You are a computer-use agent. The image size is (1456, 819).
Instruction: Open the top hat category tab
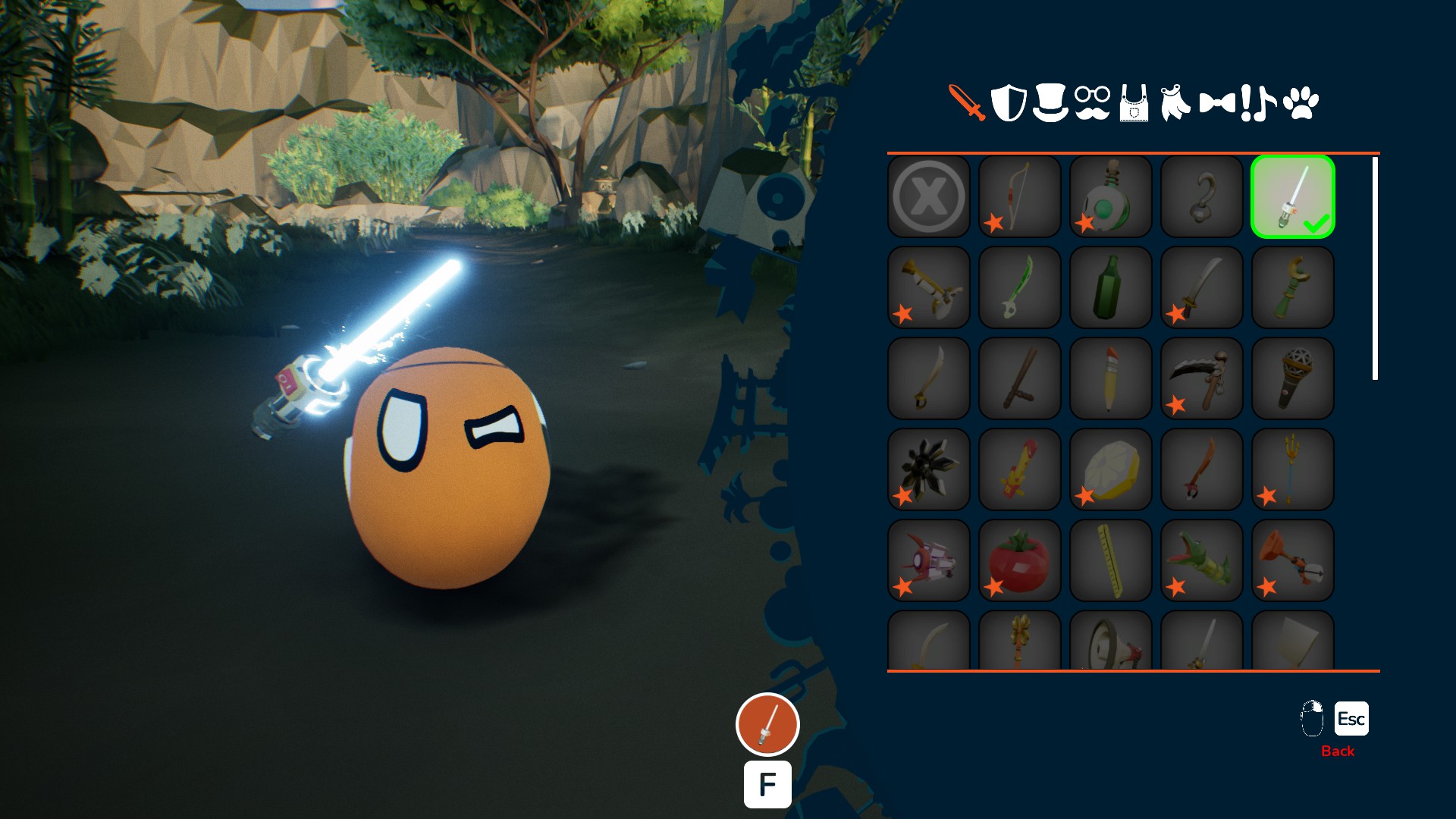click(x=1050, y=103)
